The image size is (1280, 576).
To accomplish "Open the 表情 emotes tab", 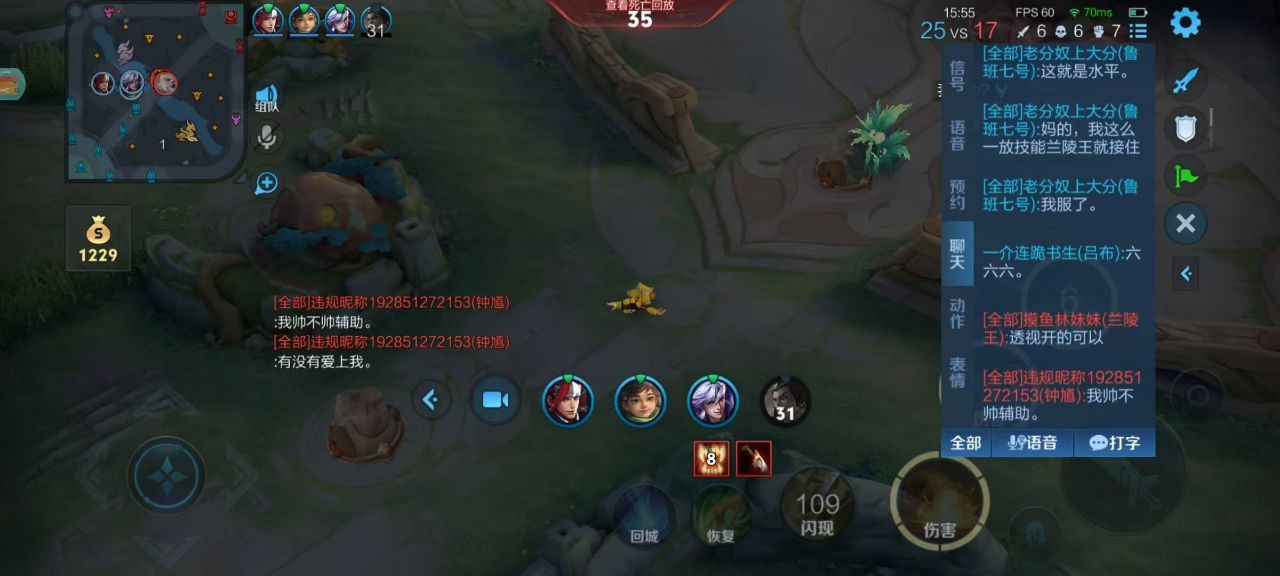I will (x=957, y=373).
